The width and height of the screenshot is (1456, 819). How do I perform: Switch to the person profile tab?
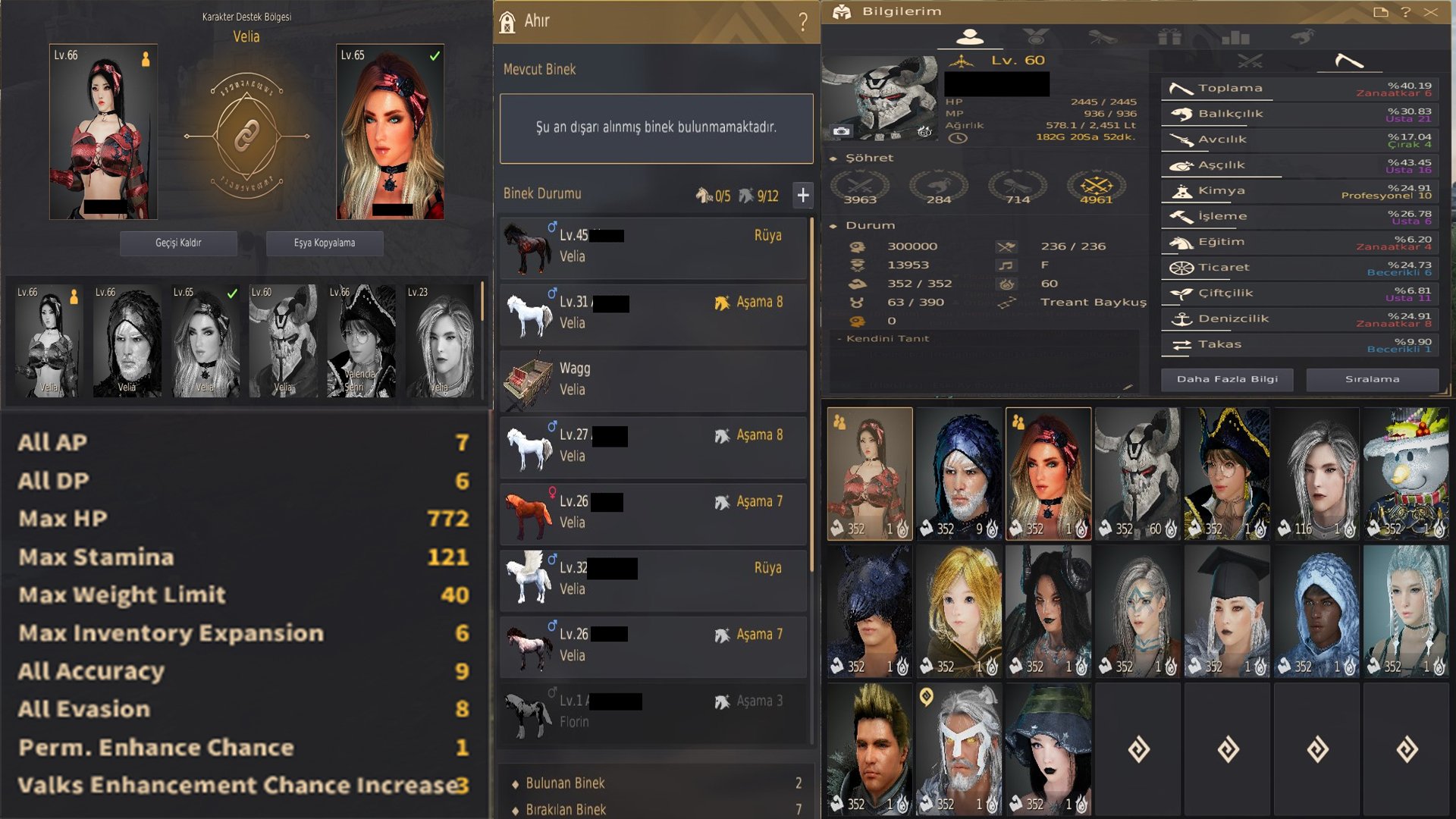972,35
